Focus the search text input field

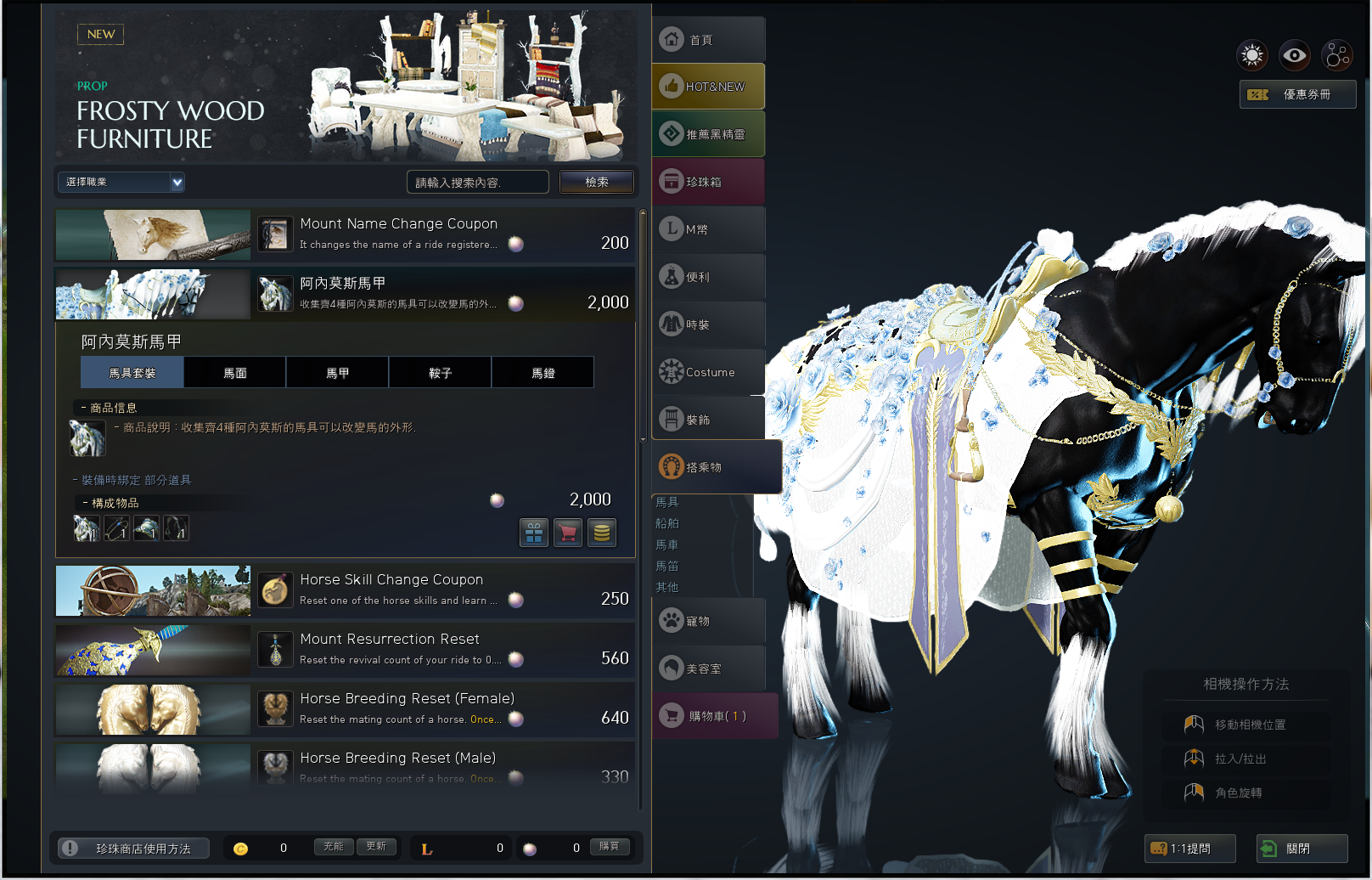[477, 182]
